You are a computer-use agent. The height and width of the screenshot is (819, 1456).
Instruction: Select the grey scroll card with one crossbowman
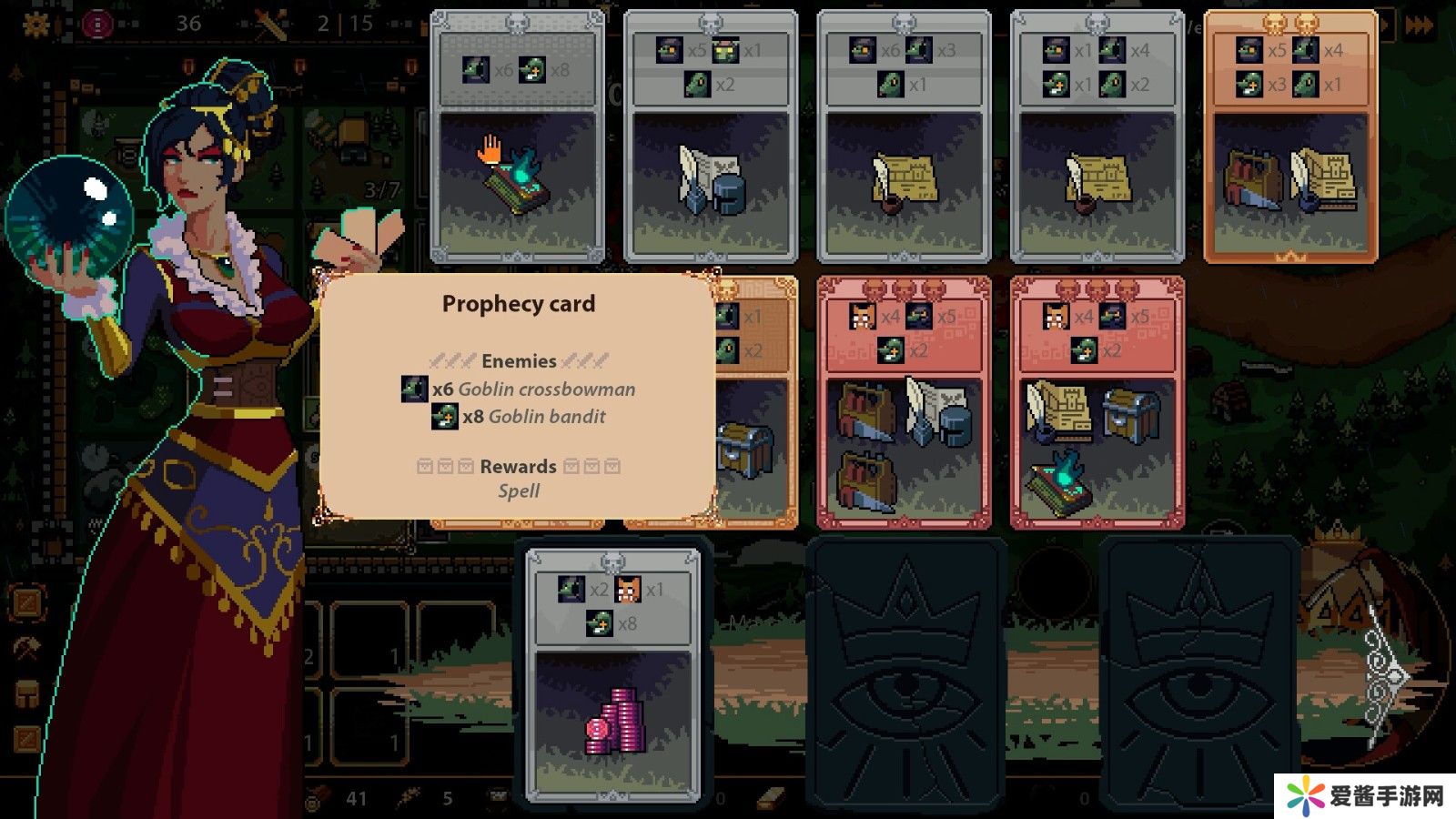click(x=1097, y=136)
